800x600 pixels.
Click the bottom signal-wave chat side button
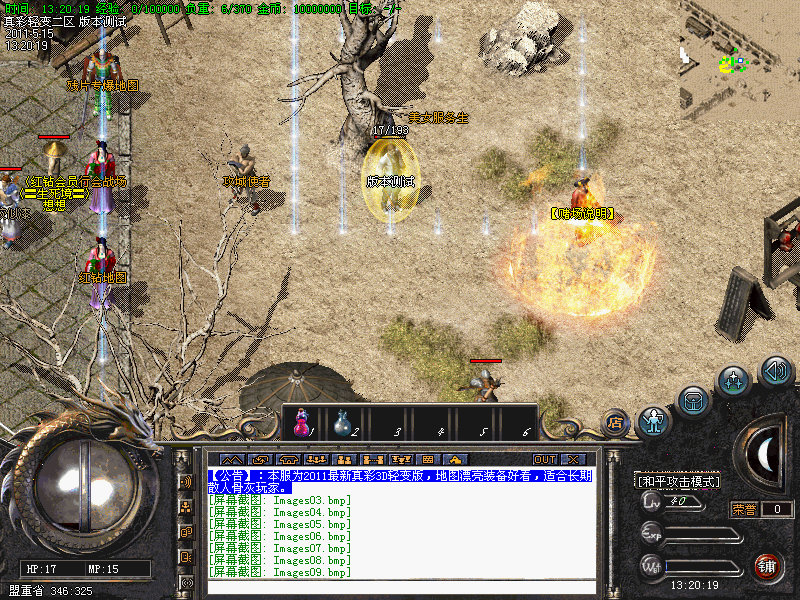186,581
